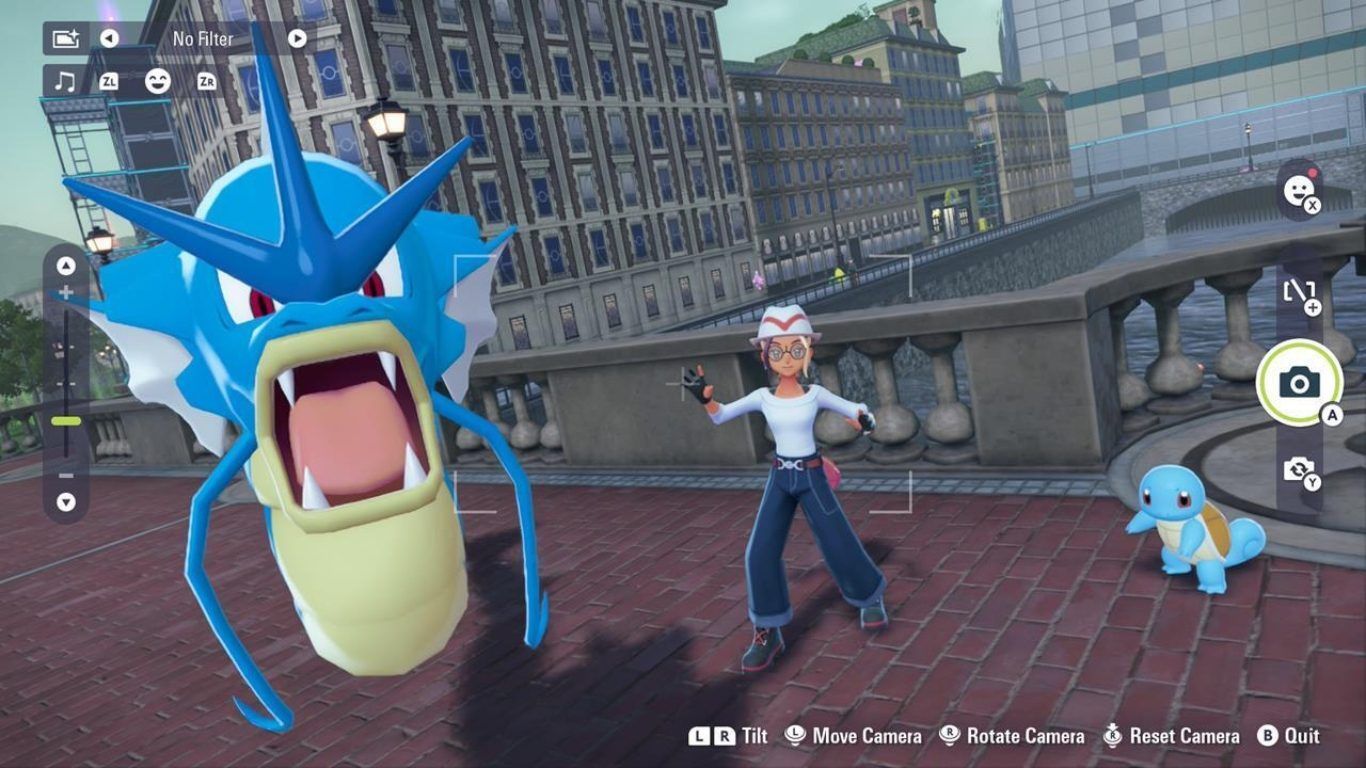Toggle the focus frame bracket icon
The image size is (1366, 768).
pyautogui.click(x=1298, y=292)
